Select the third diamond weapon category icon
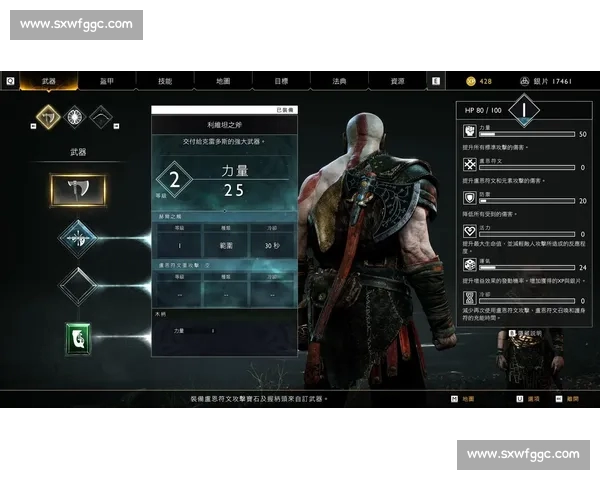600x480 pixels. 101,117
